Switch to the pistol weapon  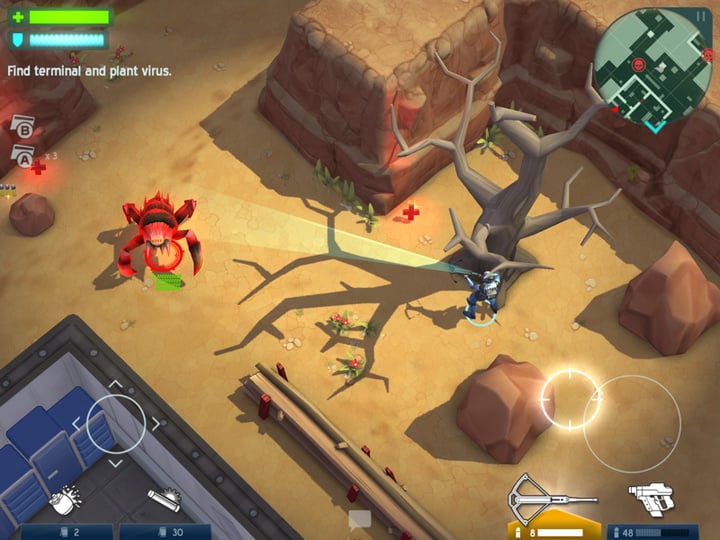[x=650, y=497]
